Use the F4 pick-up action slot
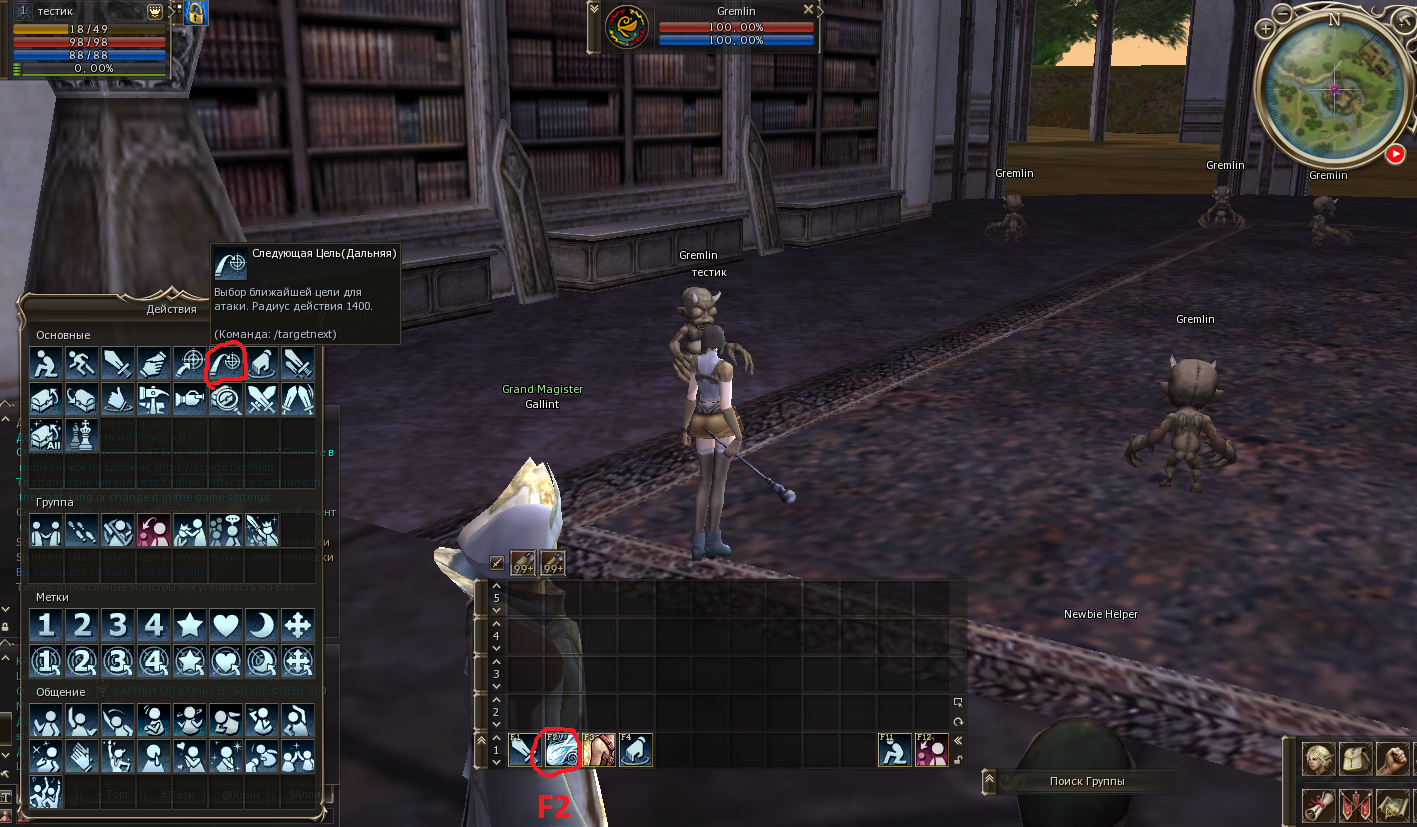 635,750
